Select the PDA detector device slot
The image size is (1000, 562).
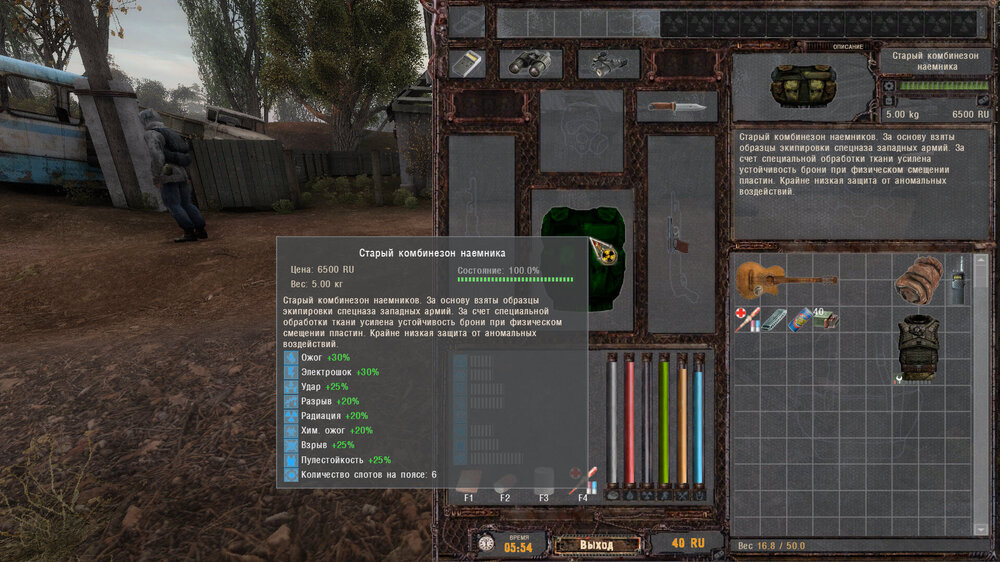pyautogui.click(x=467, y=64)
